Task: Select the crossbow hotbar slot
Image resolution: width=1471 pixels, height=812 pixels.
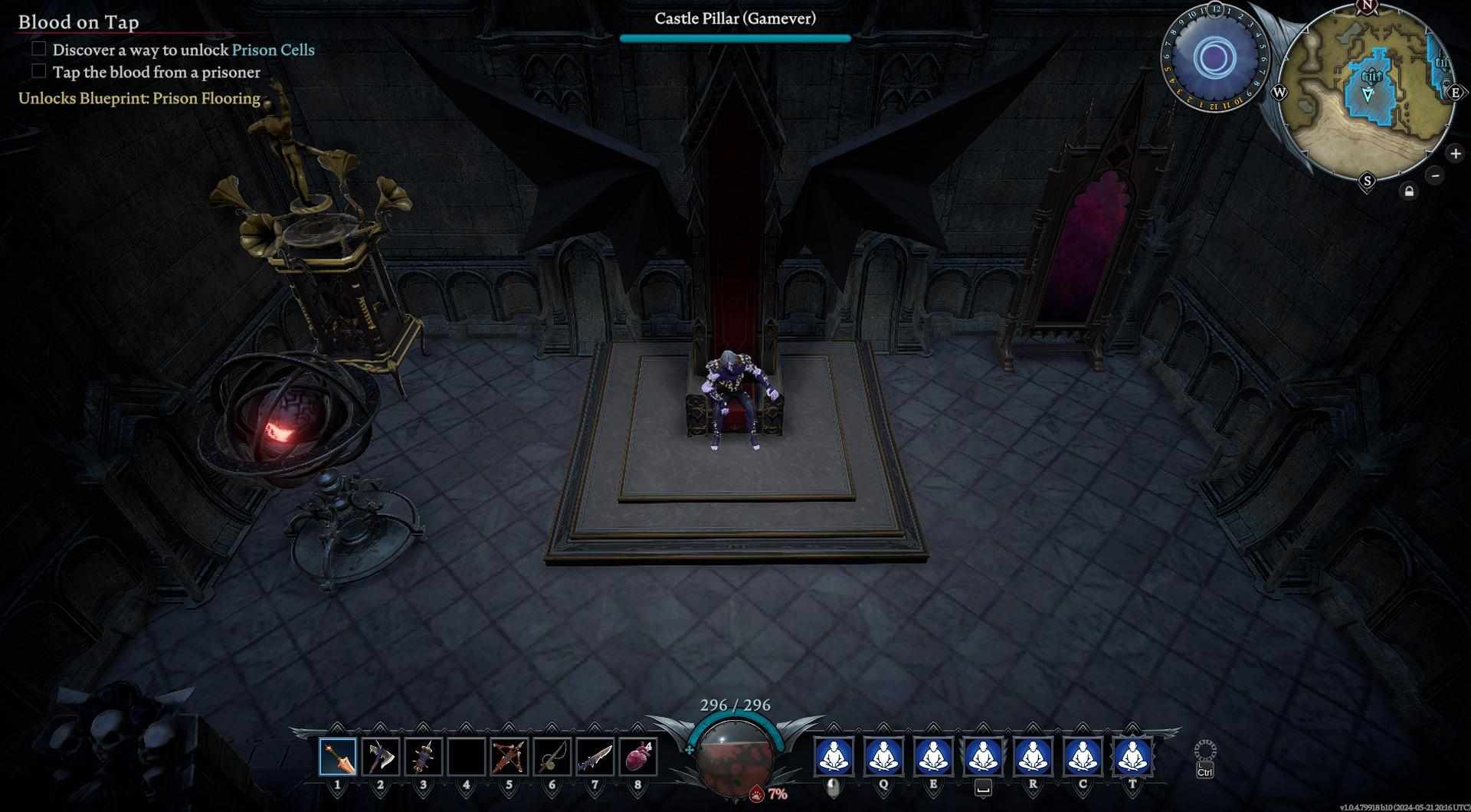Action: pos(509,758)
